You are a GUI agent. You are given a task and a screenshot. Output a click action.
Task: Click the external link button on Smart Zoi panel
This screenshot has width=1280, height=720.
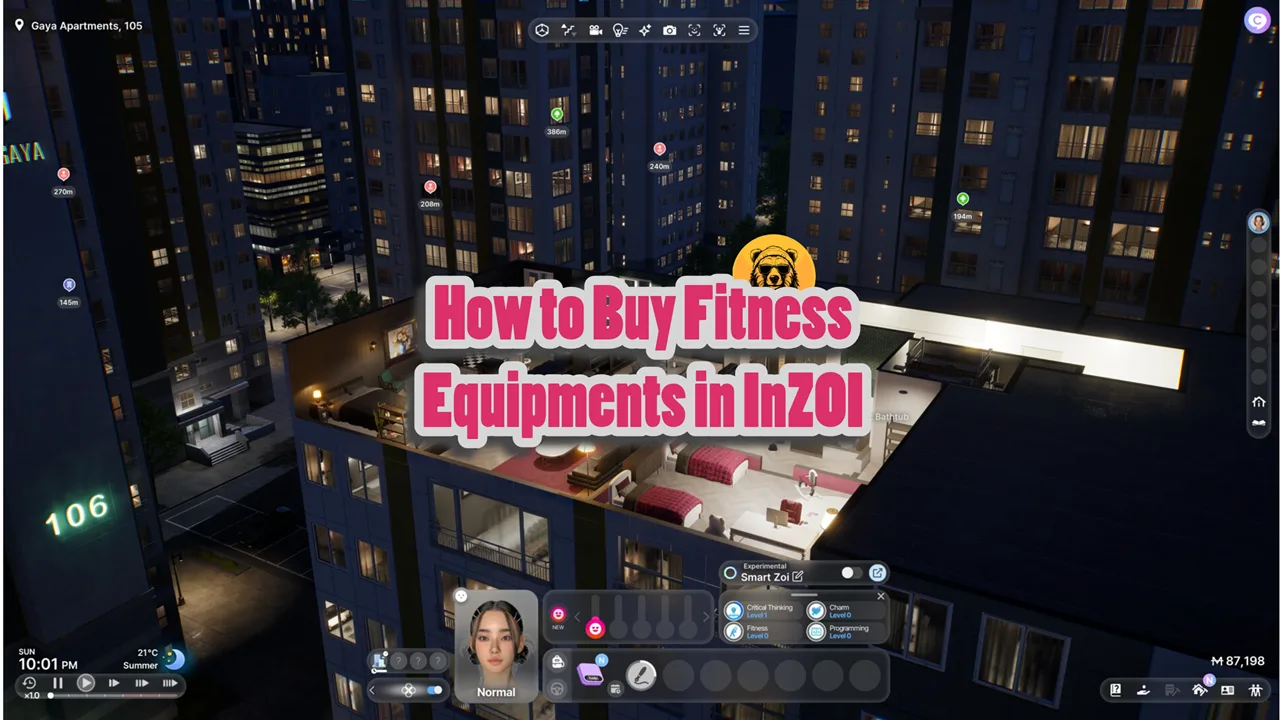[x=877, y=572]
